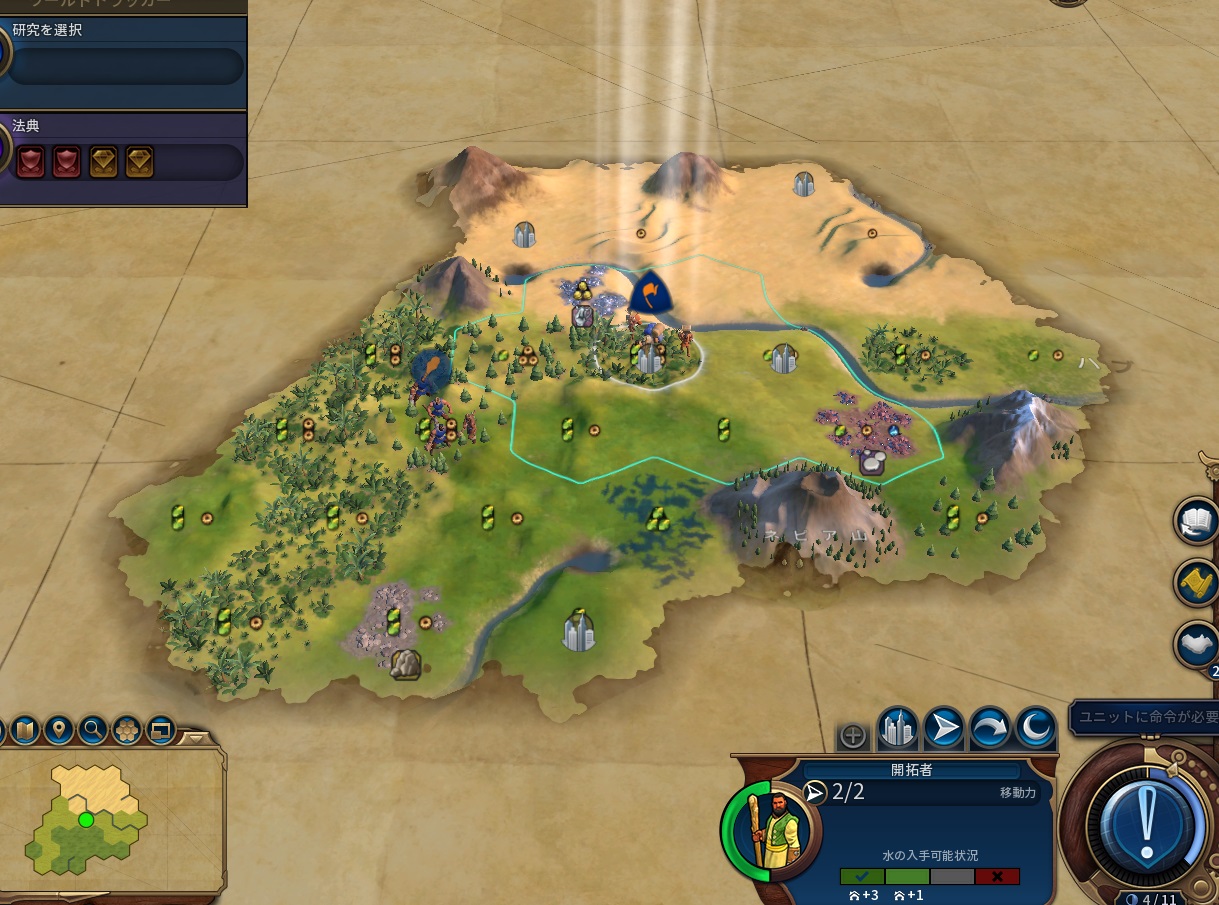Select the unit flag with orange emblem near city
The image size is (1219, 905).
pyautogui.click(x=650, y=293)
